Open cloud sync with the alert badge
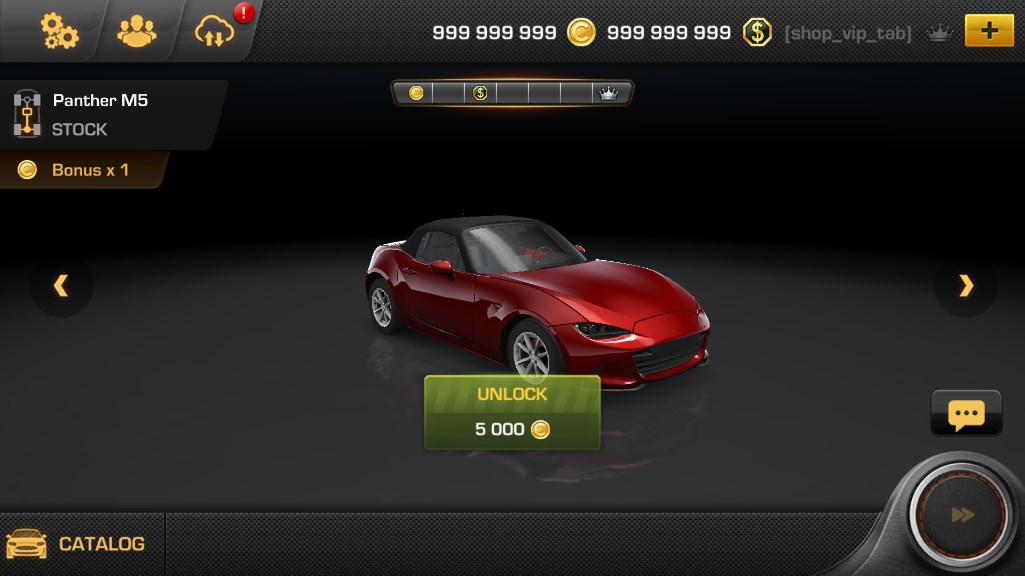Screen dimensions: 1025x576 pos(215,31)
